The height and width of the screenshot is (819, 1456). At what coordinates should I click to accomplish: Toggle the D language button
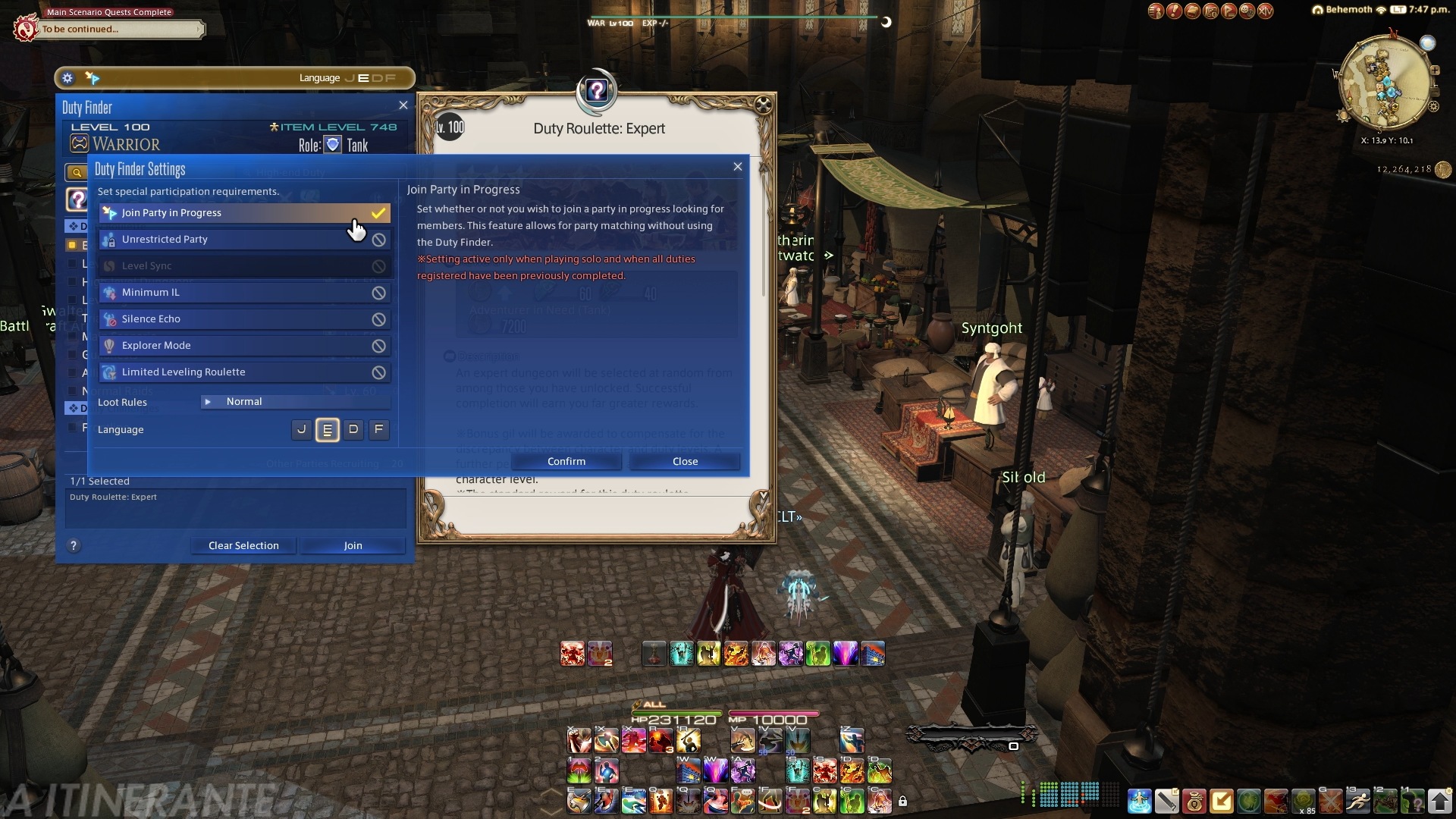tap(353, 430)
